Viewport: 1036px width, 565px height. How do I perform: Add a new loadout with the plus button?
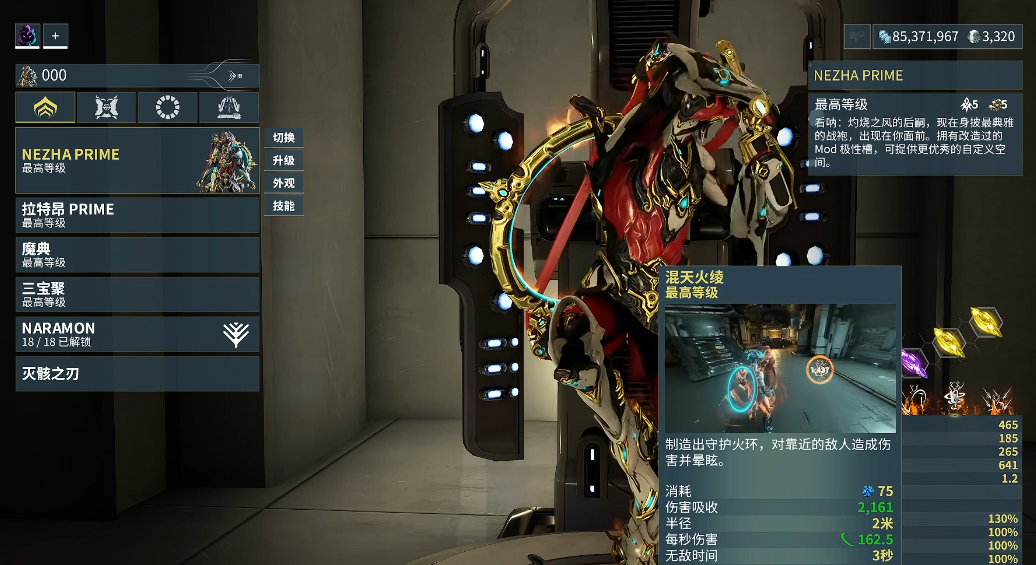coord(55,36)
